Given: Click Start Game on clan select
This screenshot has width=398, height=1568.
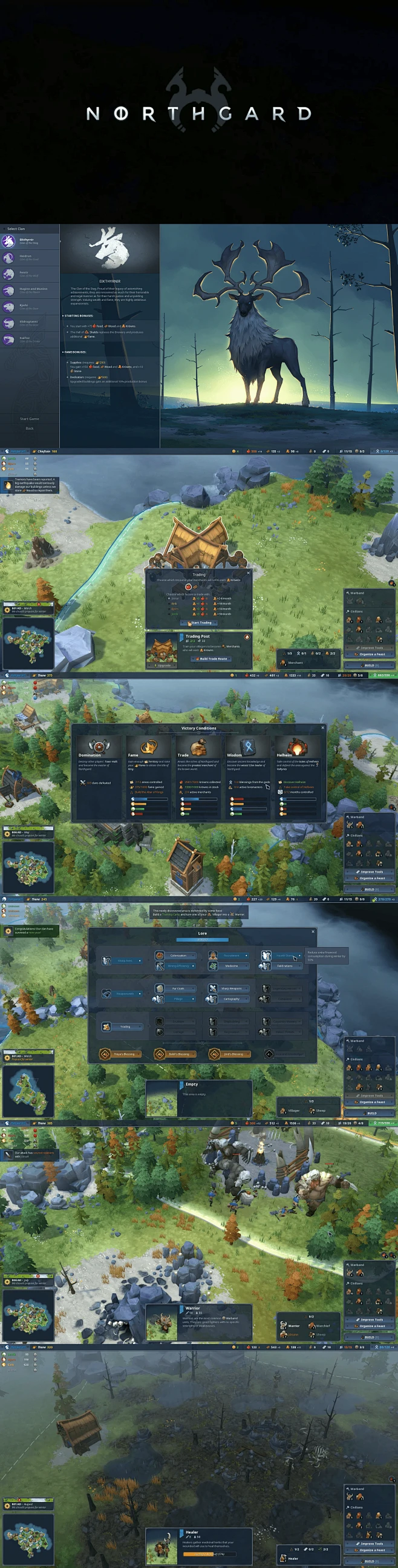Looking at the screenshot, I should (29, 419).
